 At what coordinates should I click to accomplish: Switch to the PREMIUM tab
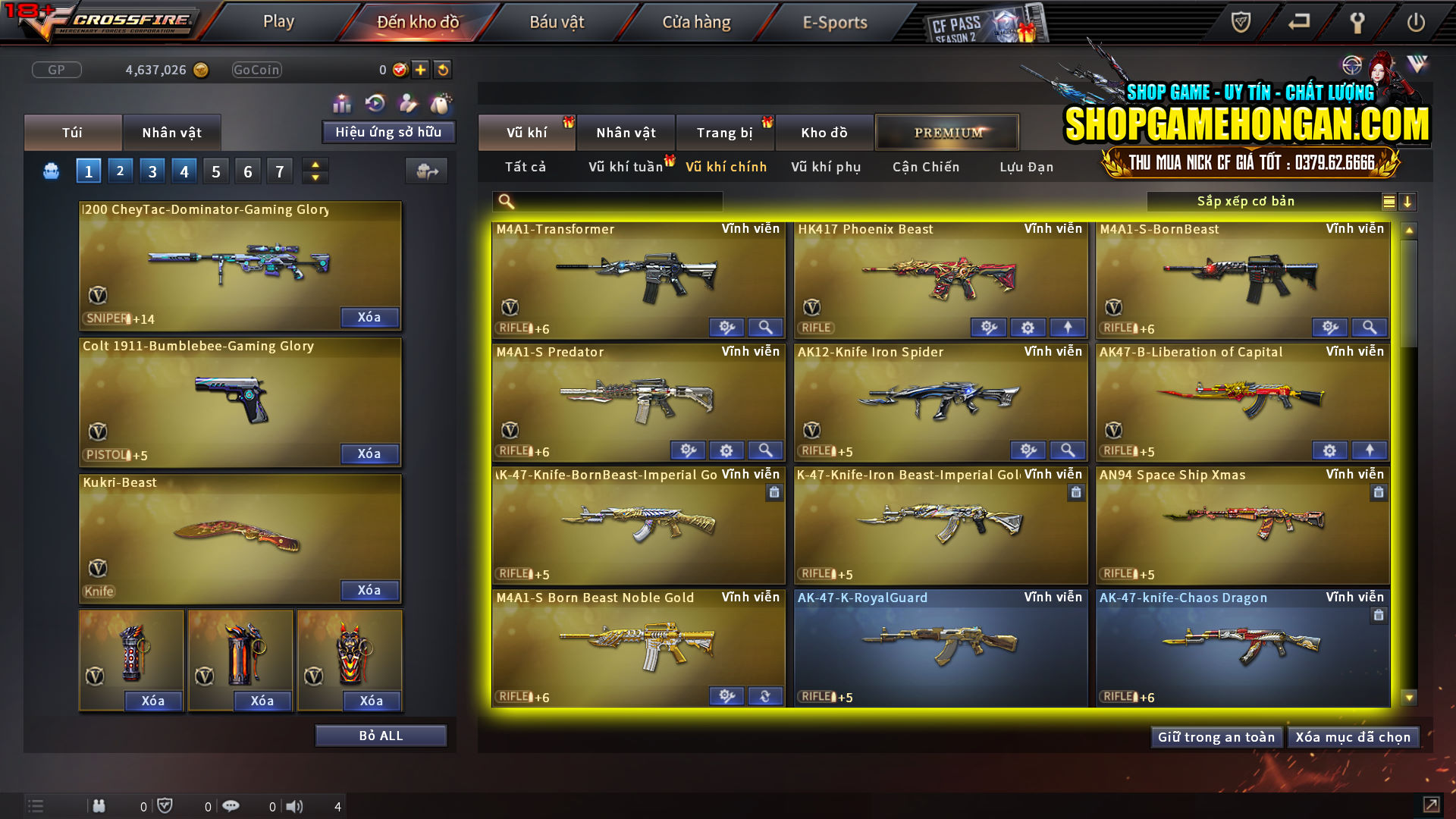tap(947, 132)
